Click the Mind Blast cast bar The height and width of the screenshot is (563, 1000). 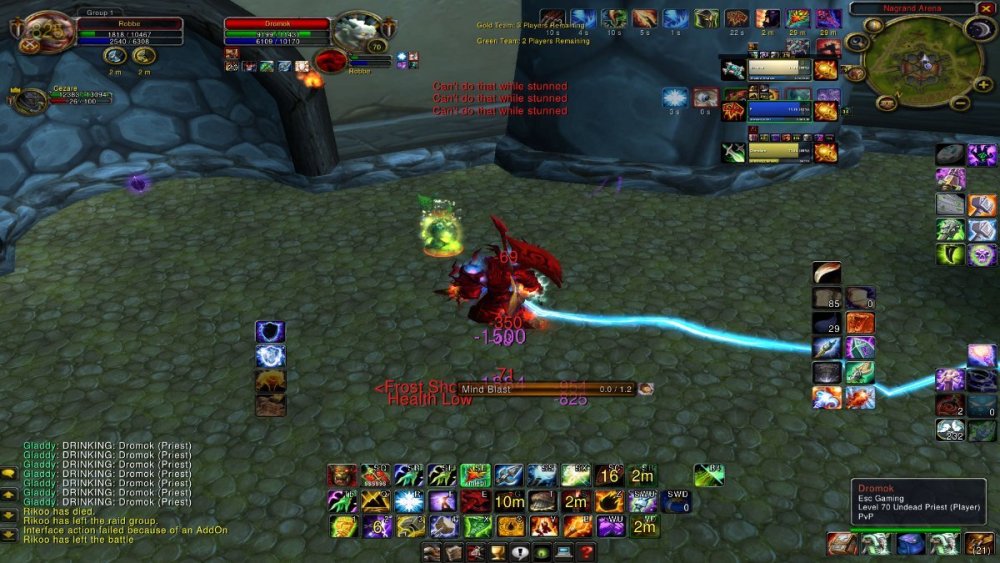tap(547, 389)
